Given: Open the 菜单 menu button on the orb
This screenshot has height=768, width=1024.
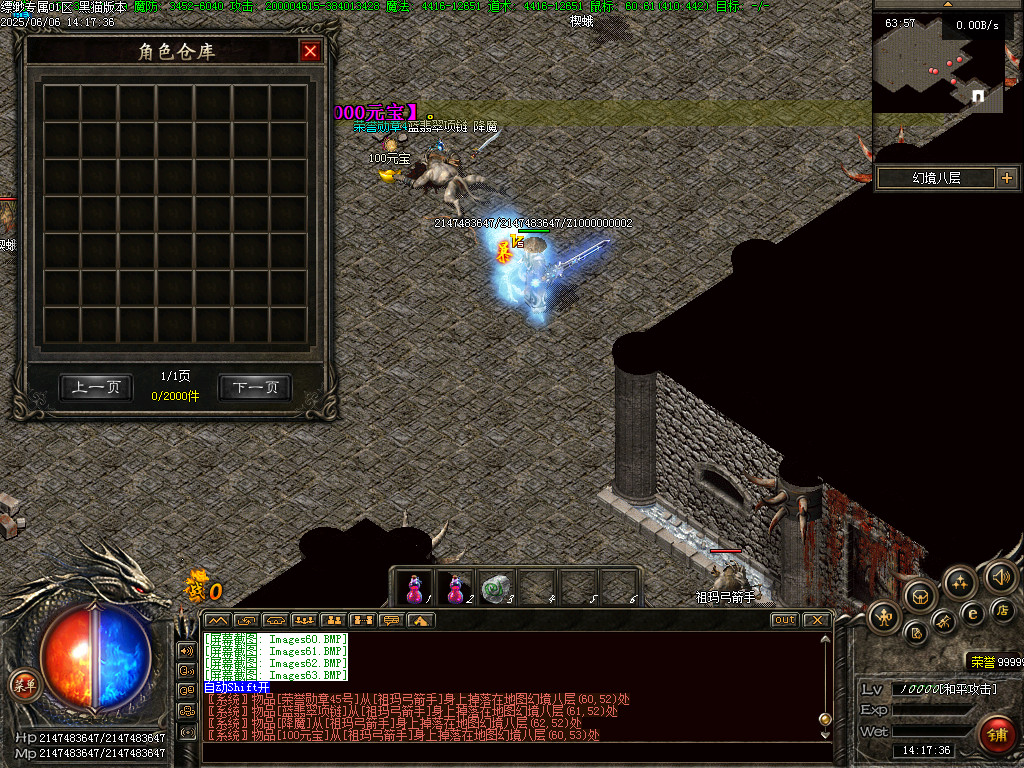Looking at the screenshot, I should click(24, 685).
